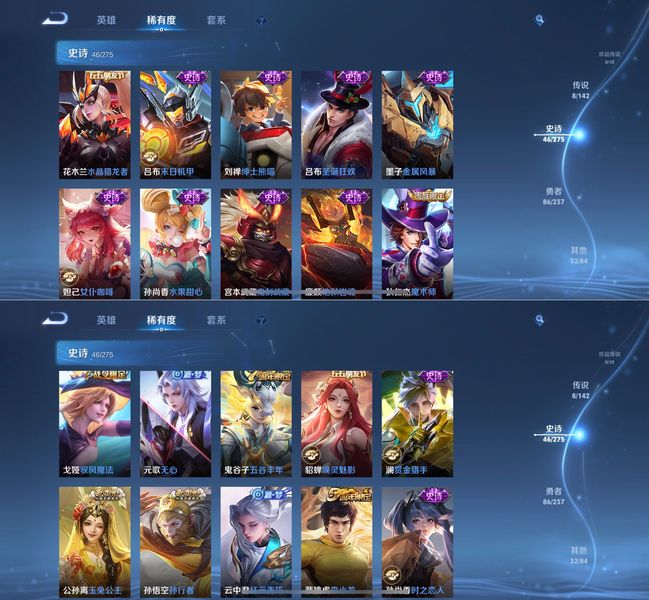This screenshot has height=600, width=649.
Task: Select the 裴擒虎 yellow jumpsuit skin card
Action: 336,541
